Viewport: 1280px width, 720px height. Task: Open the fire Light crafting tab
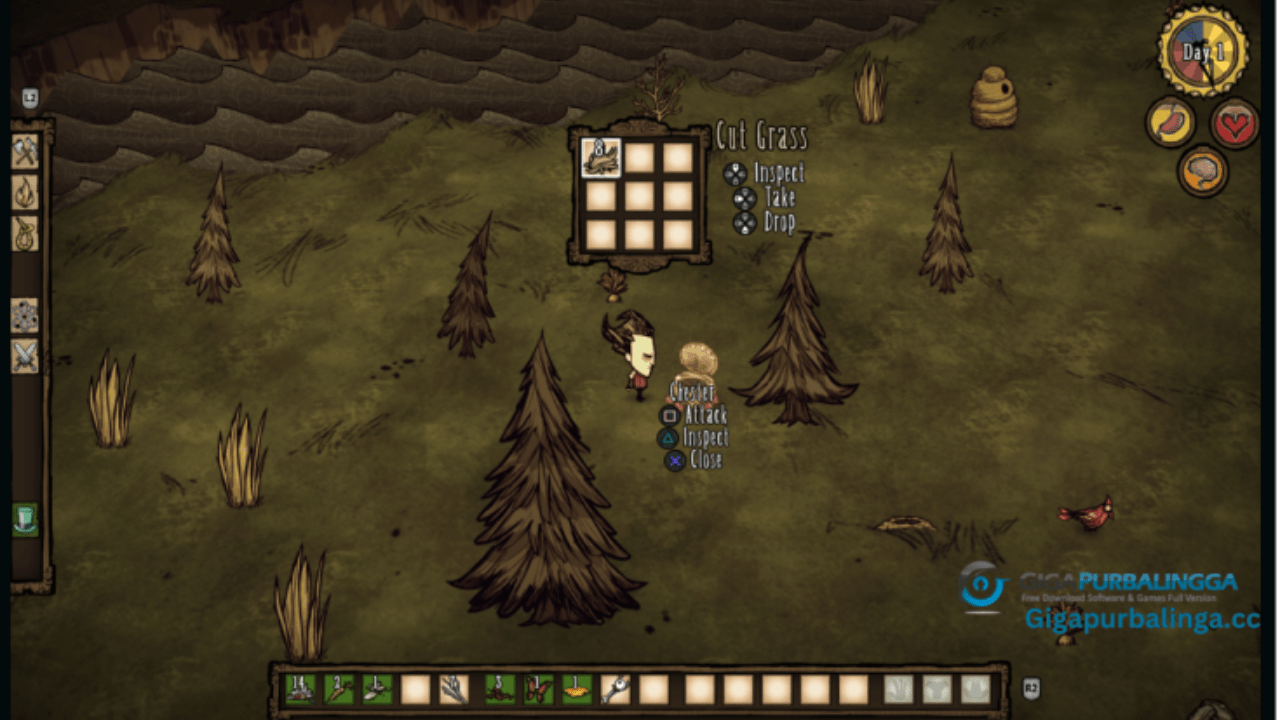tap(25, 193)
